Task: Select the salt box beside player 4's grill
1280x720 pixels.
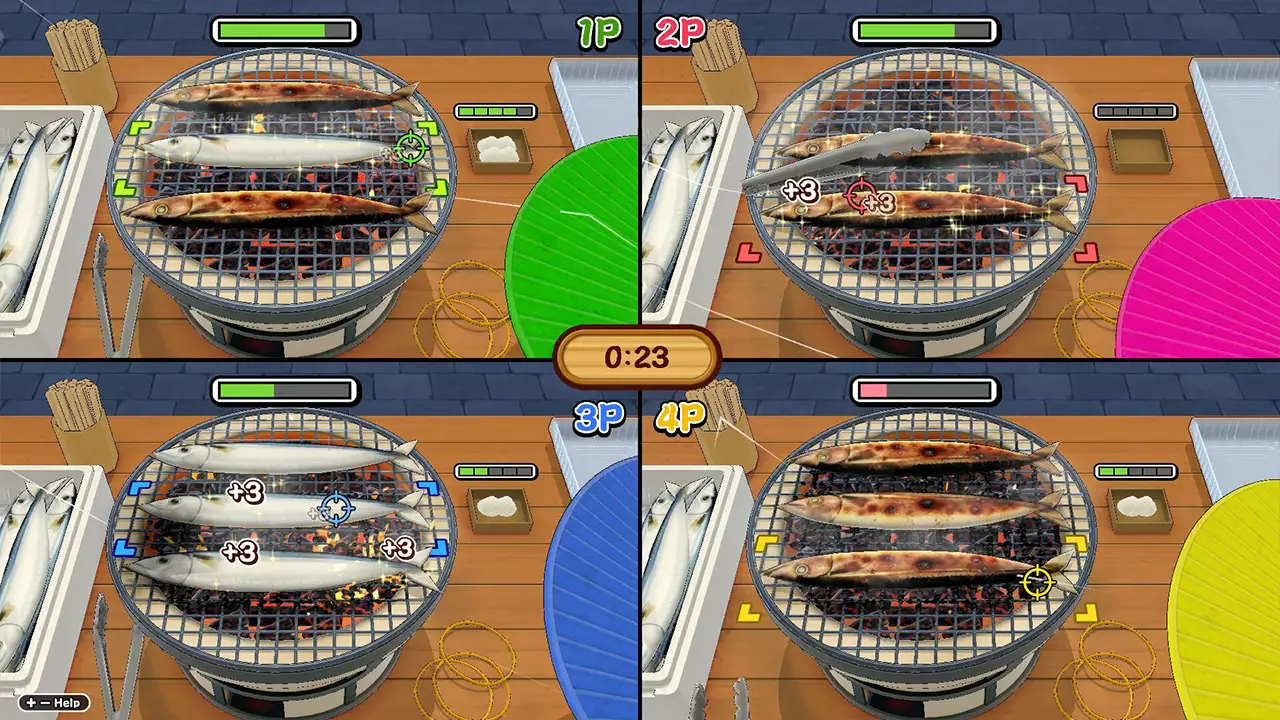Action: pyautogui.click(x=1138, y=508)
